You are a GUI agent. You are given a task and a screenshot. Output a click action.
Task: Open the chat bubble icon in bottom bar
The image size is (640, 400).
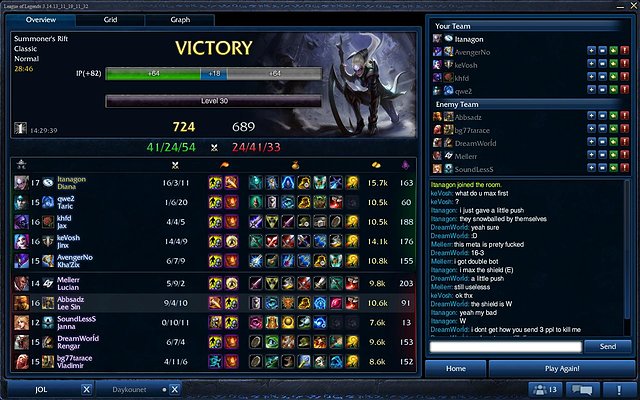pyautogui.click(x=582, y=389)
